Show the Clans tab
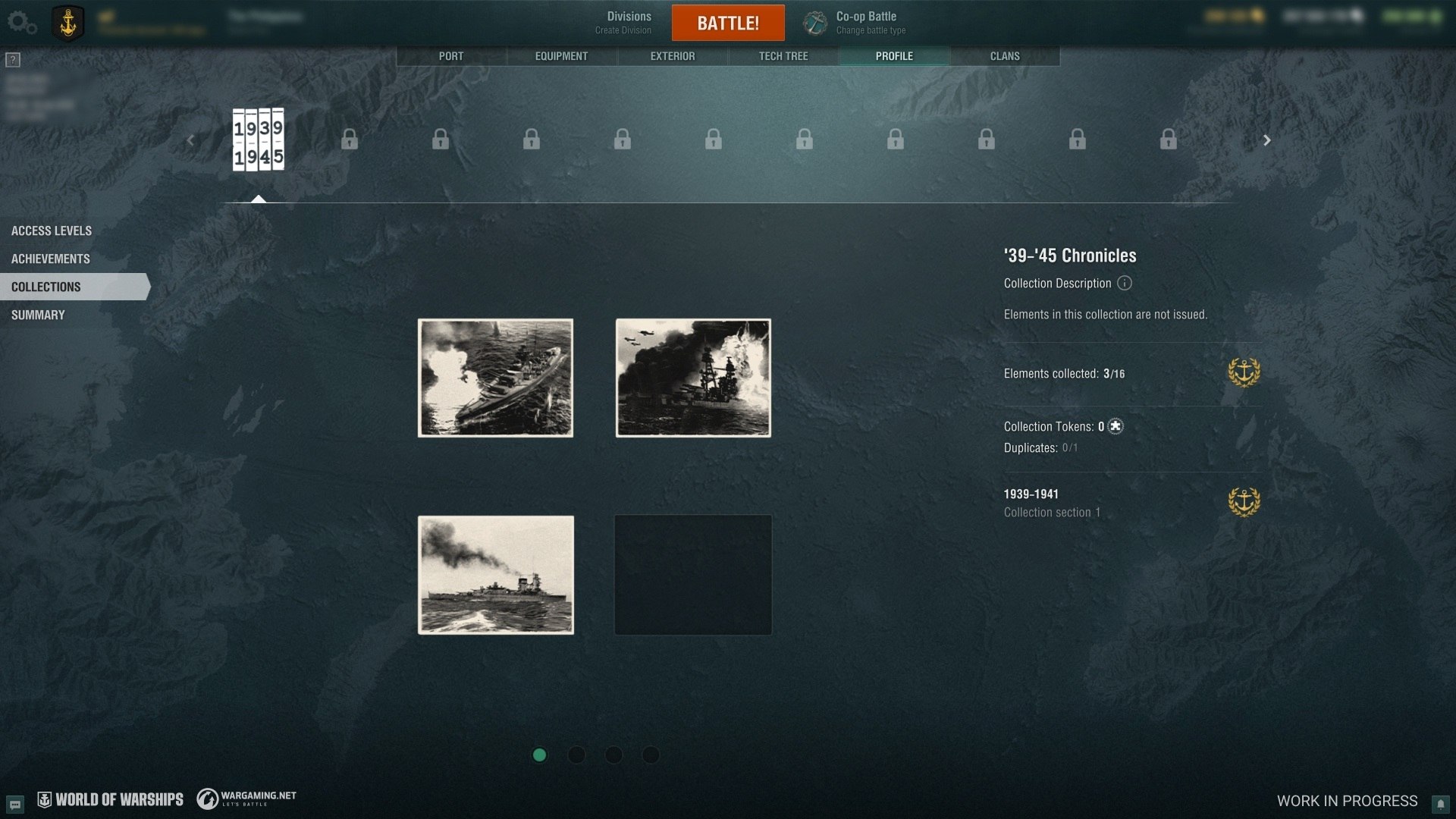 [x=1005, y=56]
